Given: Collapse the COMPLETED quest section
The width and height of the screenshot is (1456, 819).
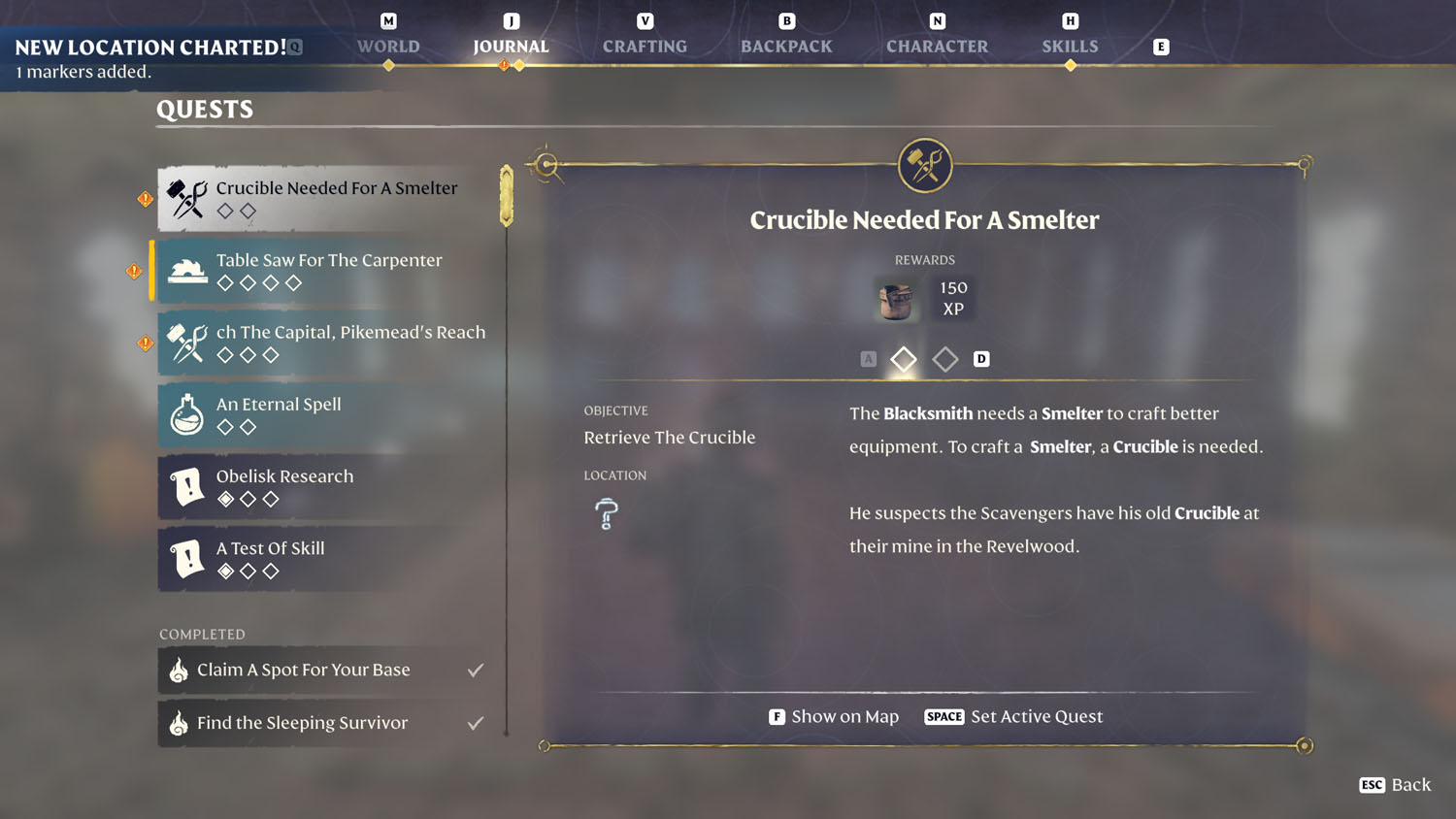Looking at the screenshot, I should pyautogui.click(x=202, y=634).
